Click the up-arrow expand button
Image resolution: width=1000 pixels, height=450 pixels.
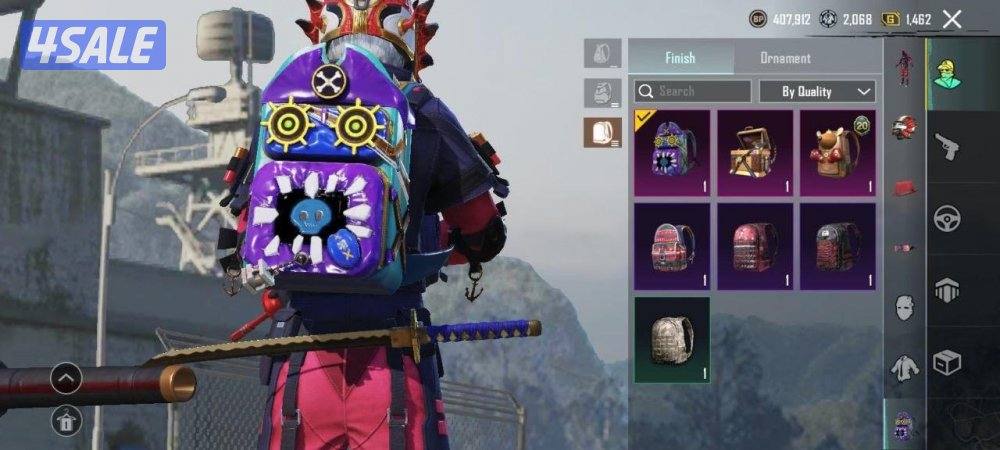coord(66,378)
